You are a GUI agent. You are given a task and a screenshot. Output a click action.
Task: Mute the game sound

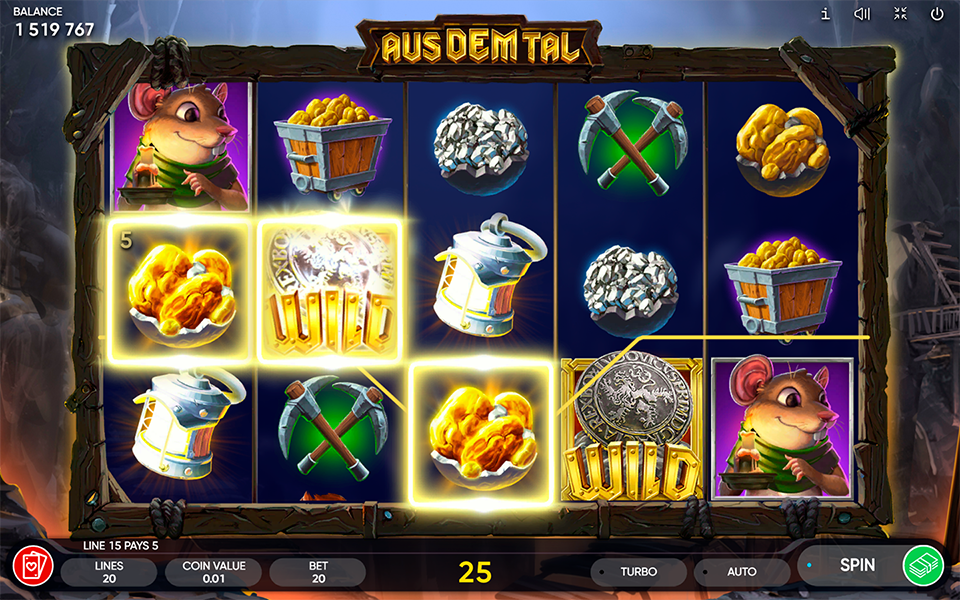click(862, 14)
